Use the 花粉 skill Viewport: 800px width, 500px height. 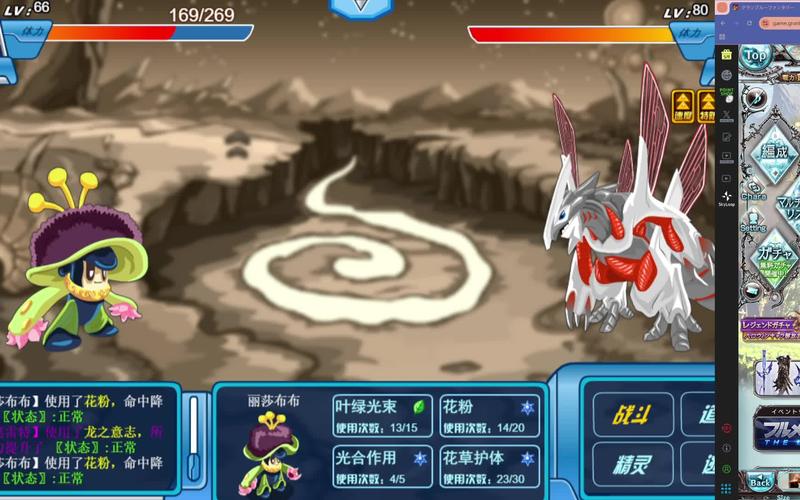point(489,415)
